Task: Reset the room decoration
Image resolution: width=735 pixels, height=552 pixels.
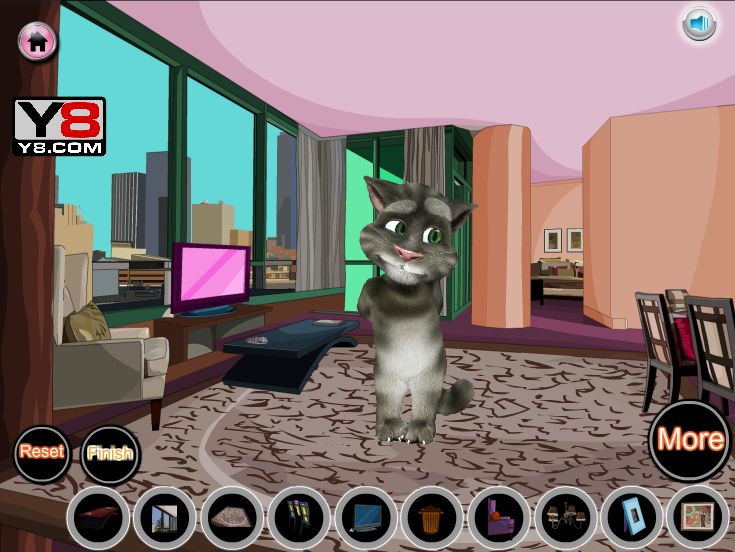Action: pyautogui.click(x=42, y=452)
